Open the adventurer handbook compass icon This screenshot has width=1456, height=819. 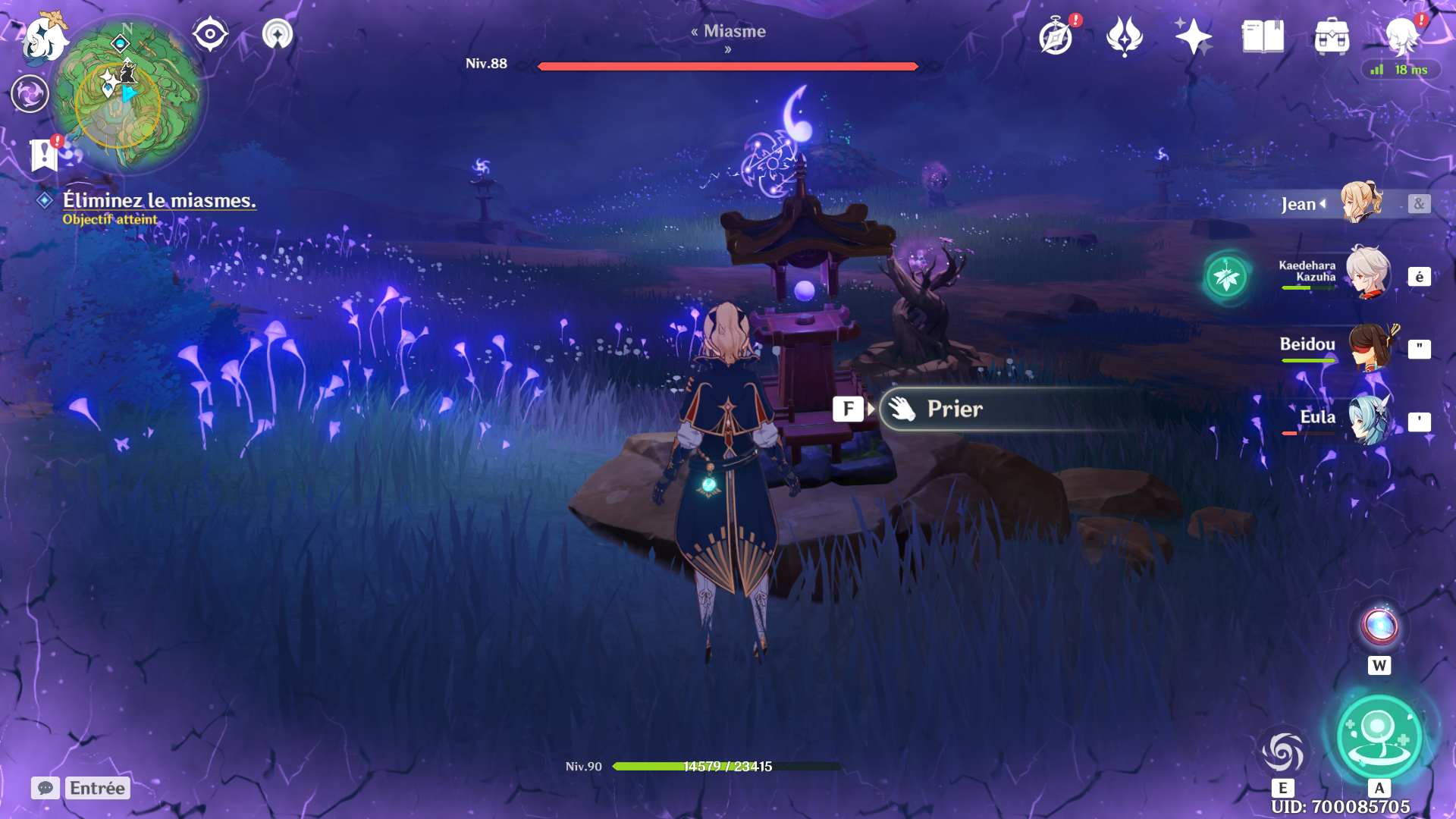point(1056,36)
